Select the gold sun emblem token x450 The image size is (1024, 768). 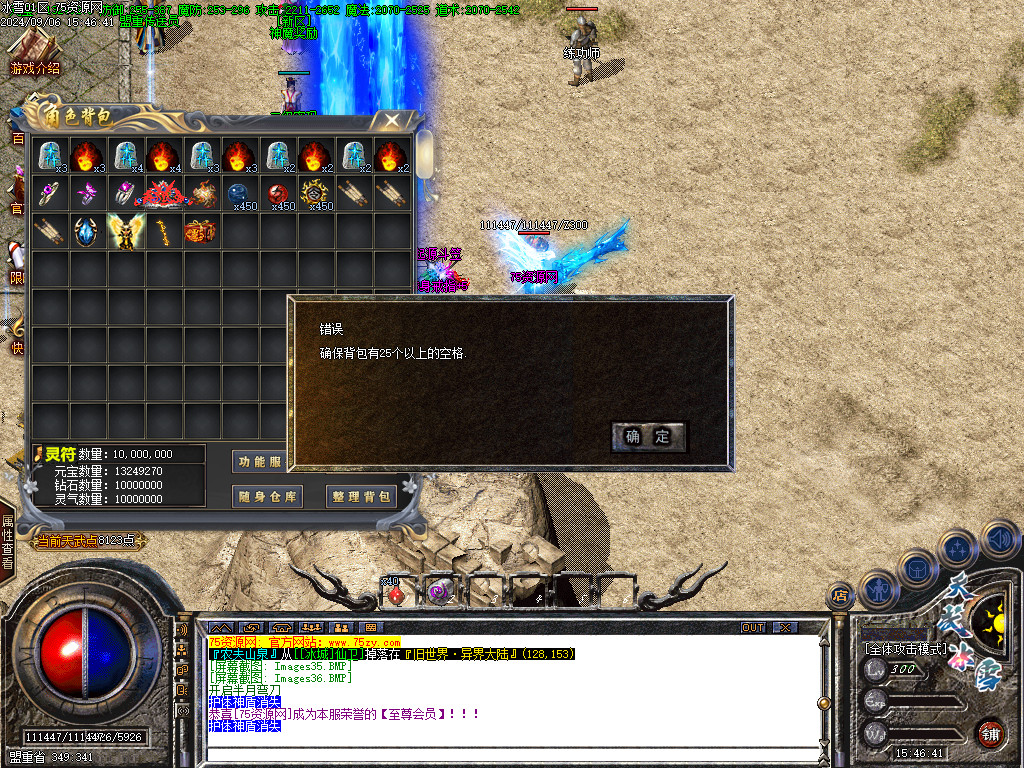316,194
